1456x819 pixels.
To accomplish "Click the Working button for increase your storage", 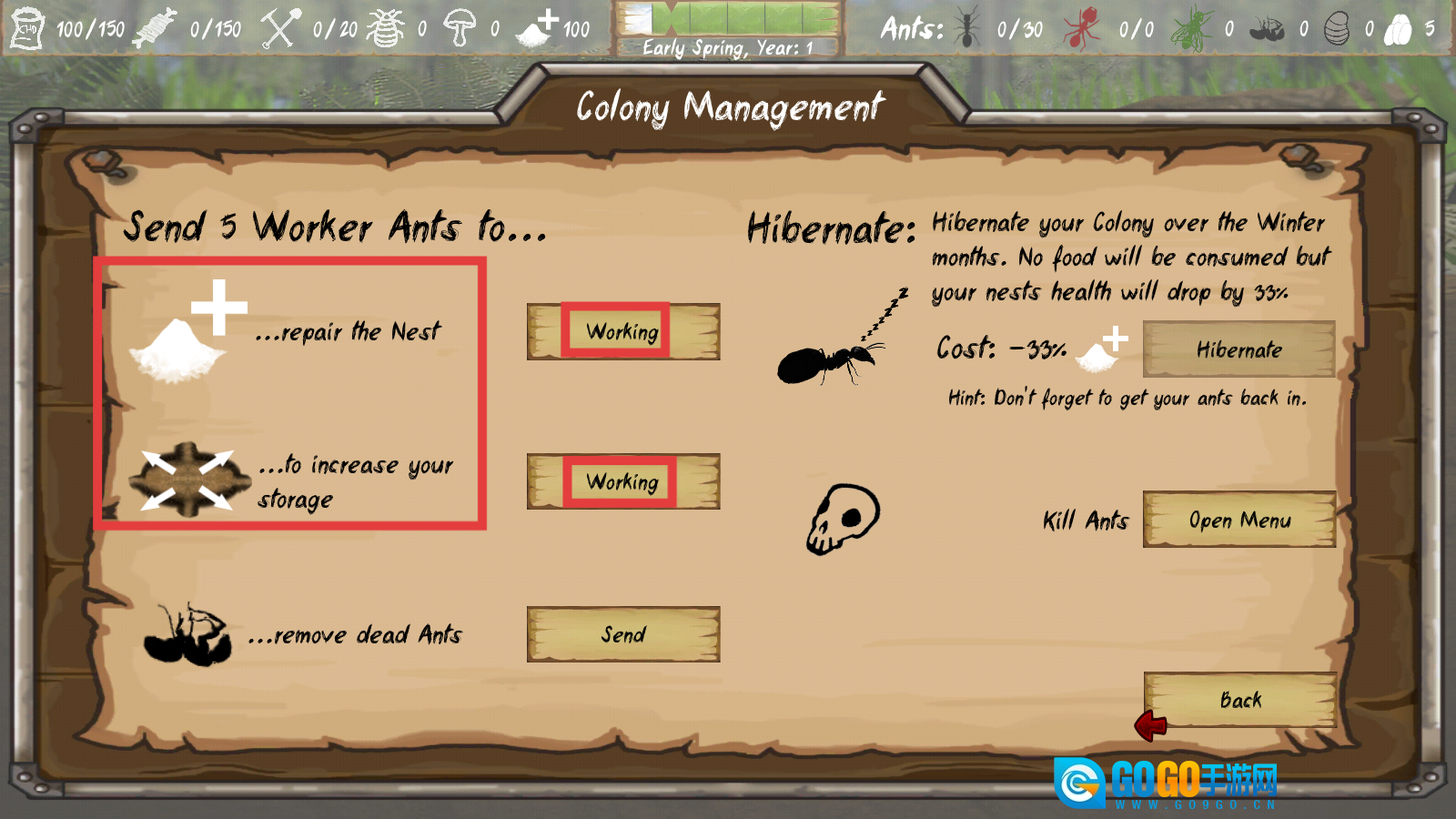I will (623, 481).
